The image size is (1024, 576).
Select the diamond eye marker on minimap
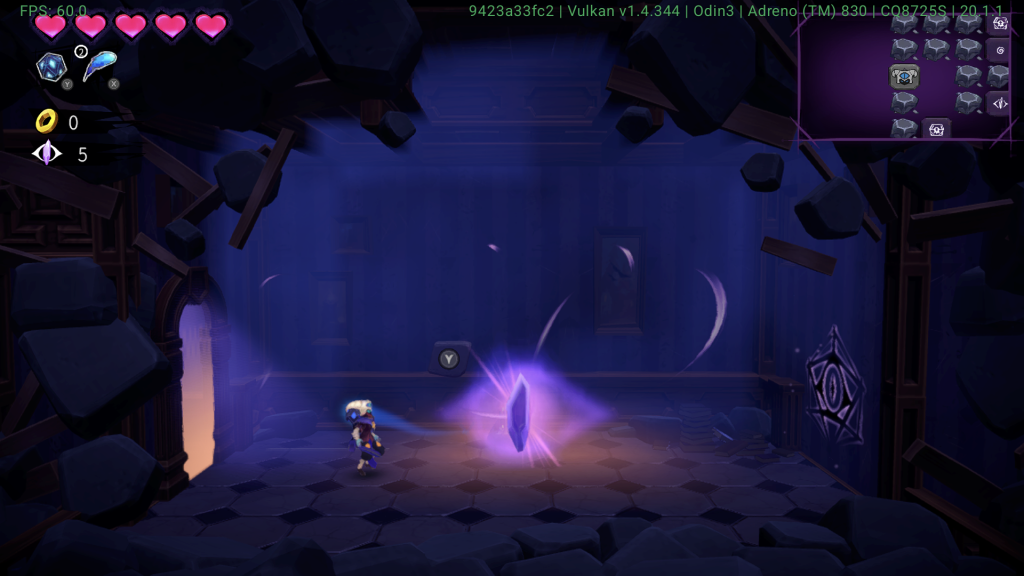click(998, 103)
